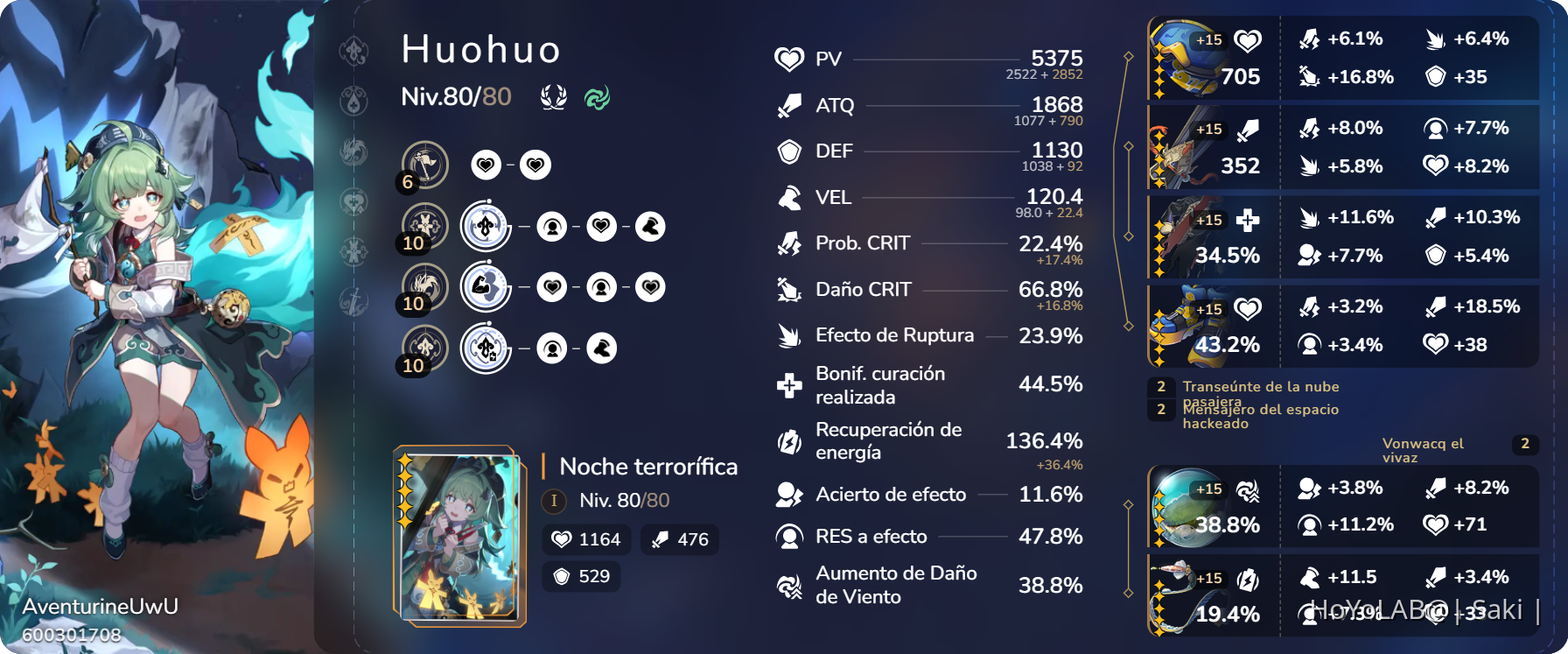Click the Aumento de Daño de Viento stat icon
Screen dimensions: 1568x654
tap(788, 585)
